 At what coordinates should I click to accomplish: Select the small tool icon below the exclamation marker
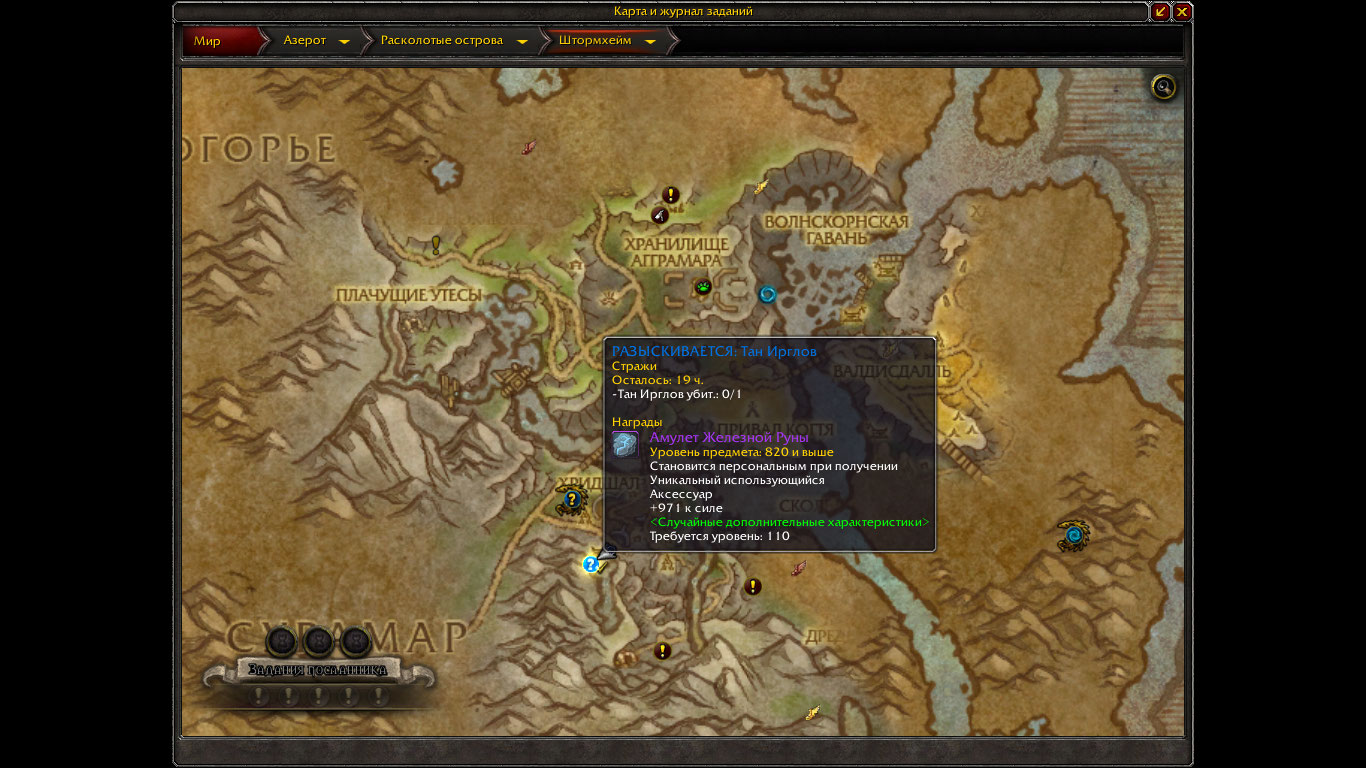click(659, 214)
